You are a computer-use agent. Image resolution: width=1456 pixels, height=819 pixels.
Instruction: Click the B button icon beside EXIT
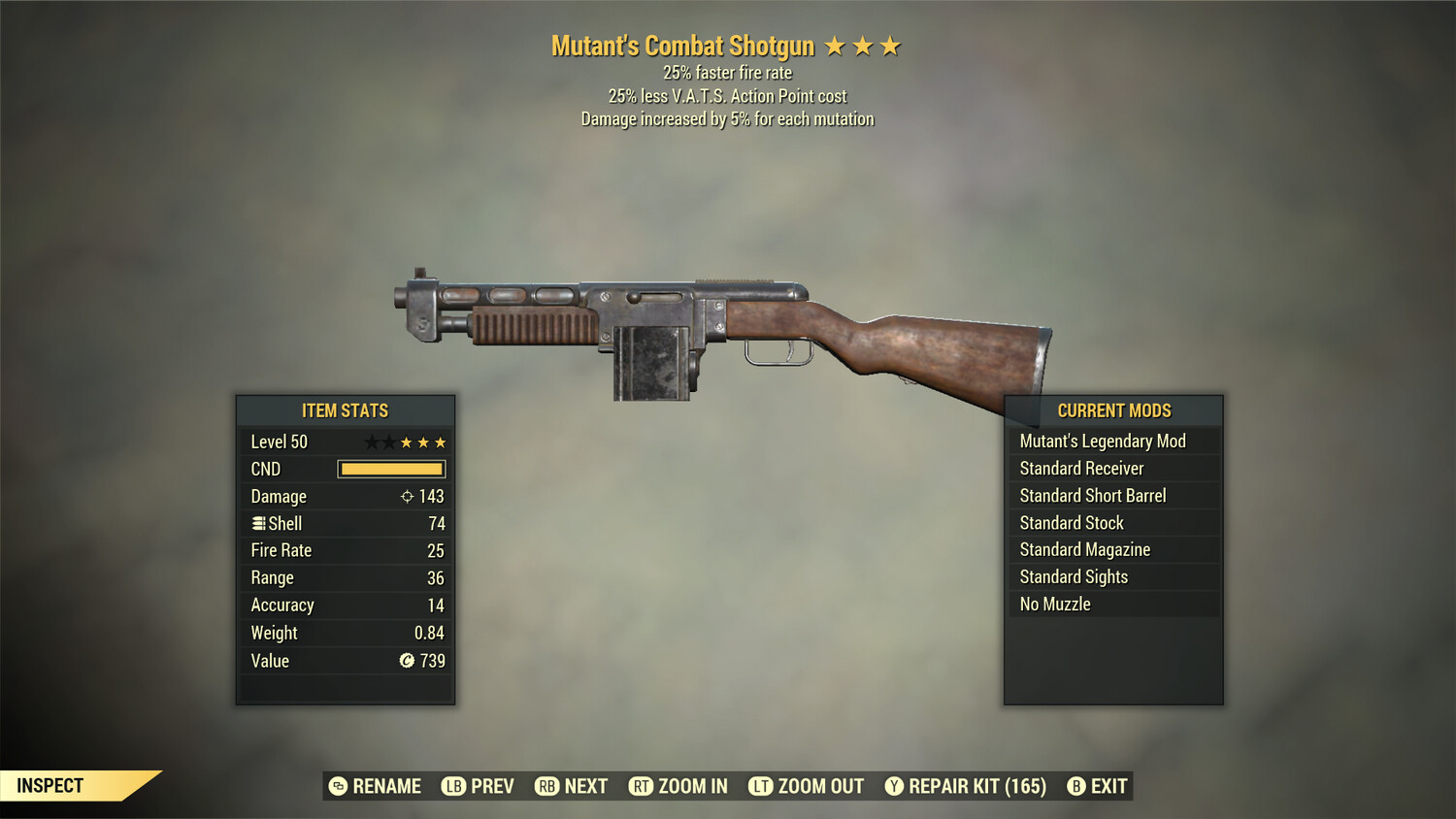[1075, 786]
